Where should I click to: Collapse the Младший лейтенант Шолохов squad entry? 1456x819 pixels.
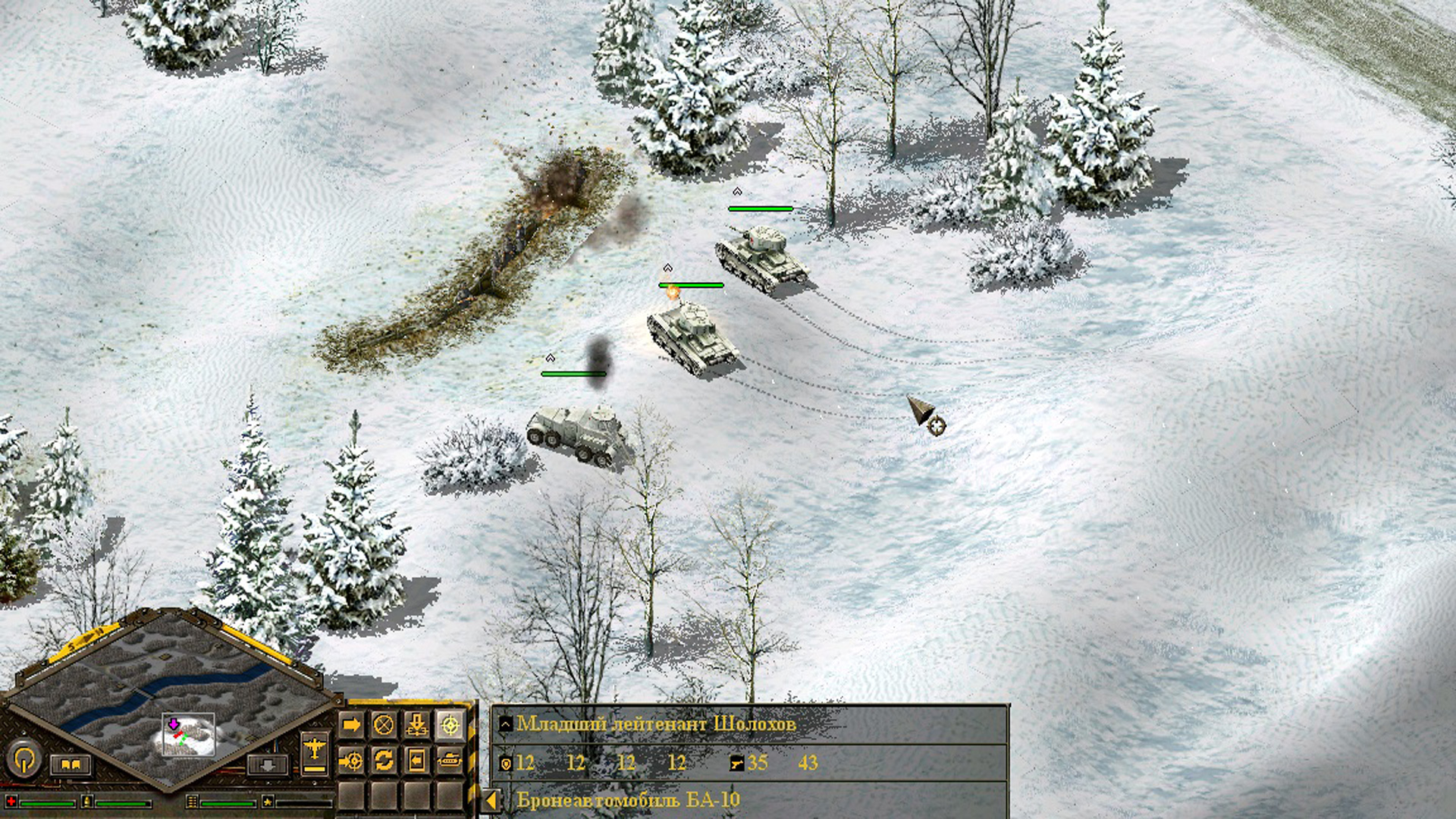coord(505,725)
